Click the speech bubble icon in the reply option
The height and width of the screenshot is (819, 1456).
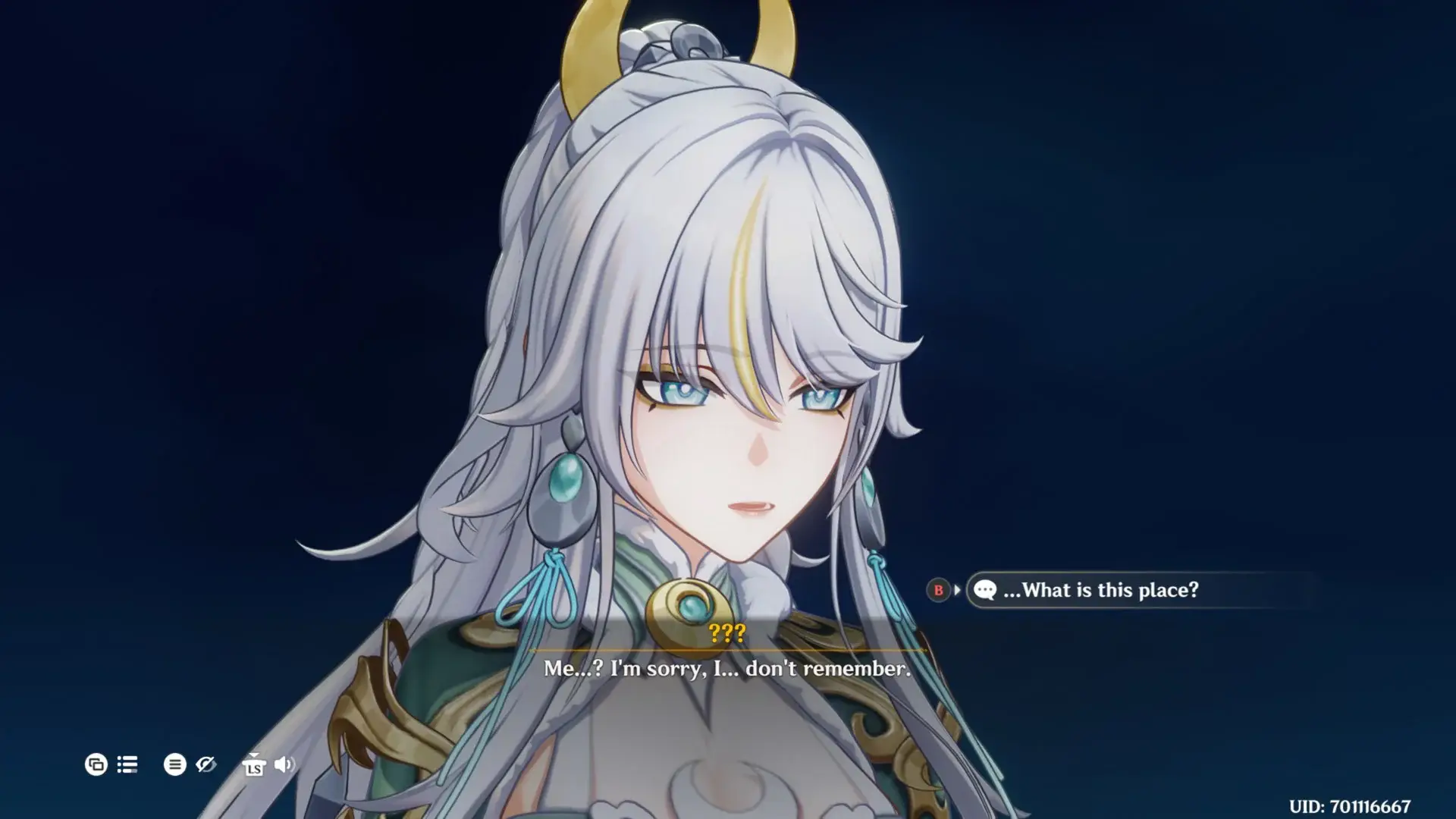pos(987,591)
